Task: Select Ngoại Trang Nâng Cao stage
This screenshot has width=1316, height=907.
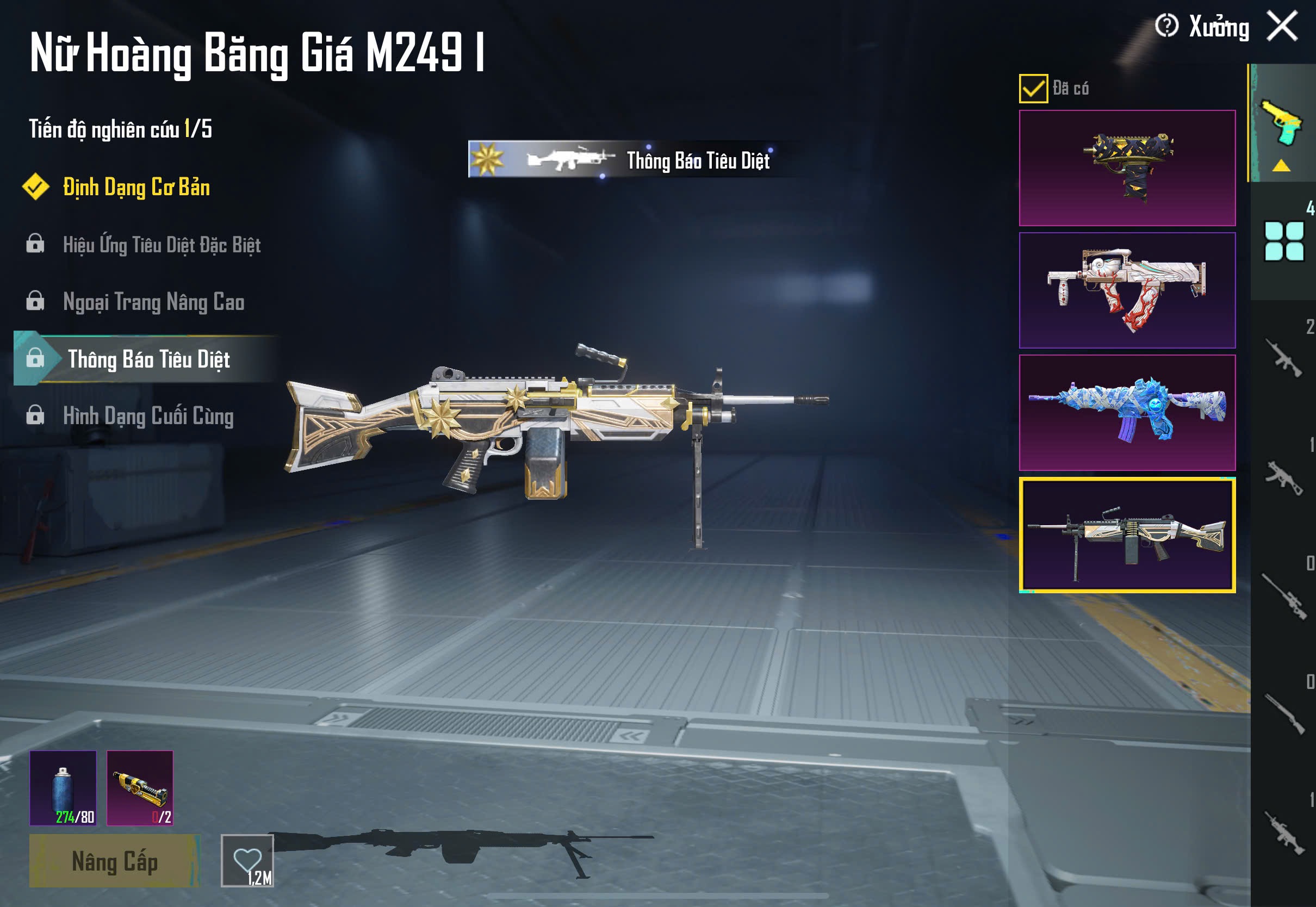Action: coord(153,302)
